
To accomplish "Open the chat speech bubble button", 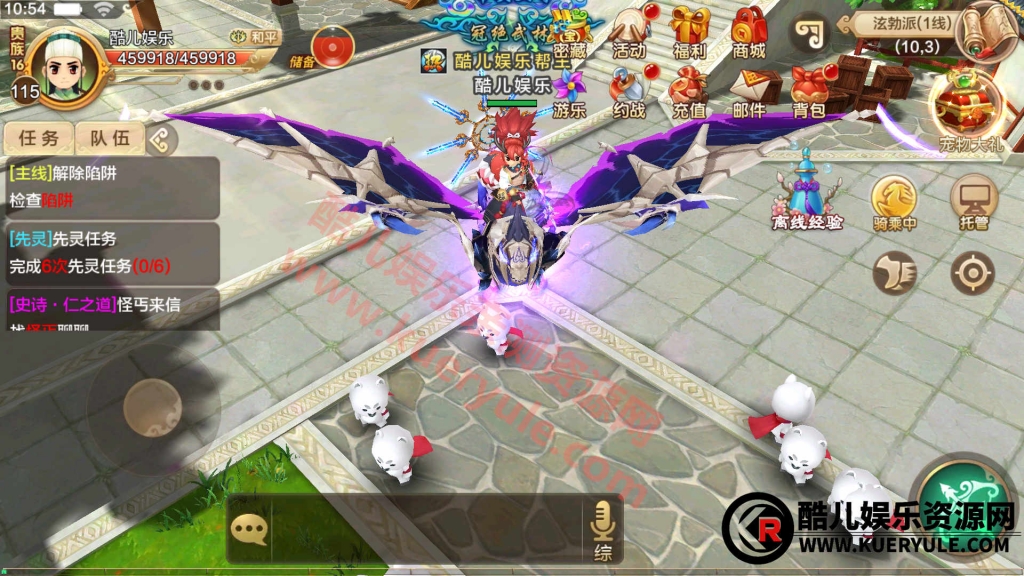I will click(249, 529).
